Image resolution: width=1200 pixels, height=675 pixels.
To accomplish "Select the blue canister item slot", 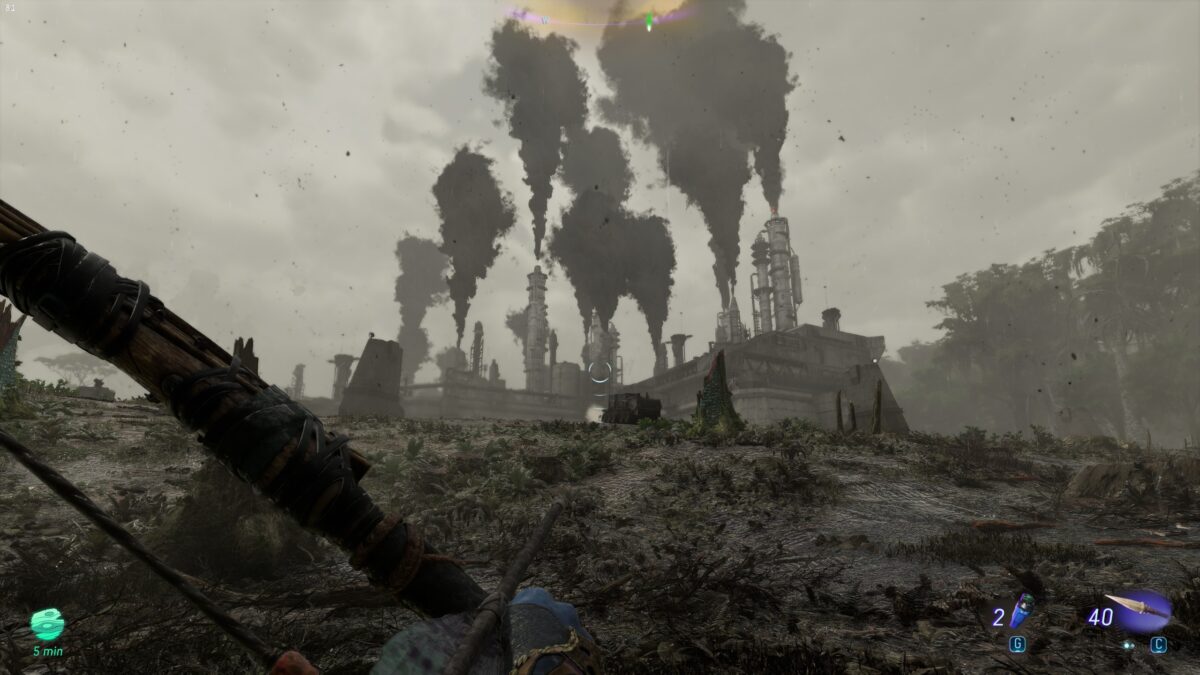I will [1020, 610].
